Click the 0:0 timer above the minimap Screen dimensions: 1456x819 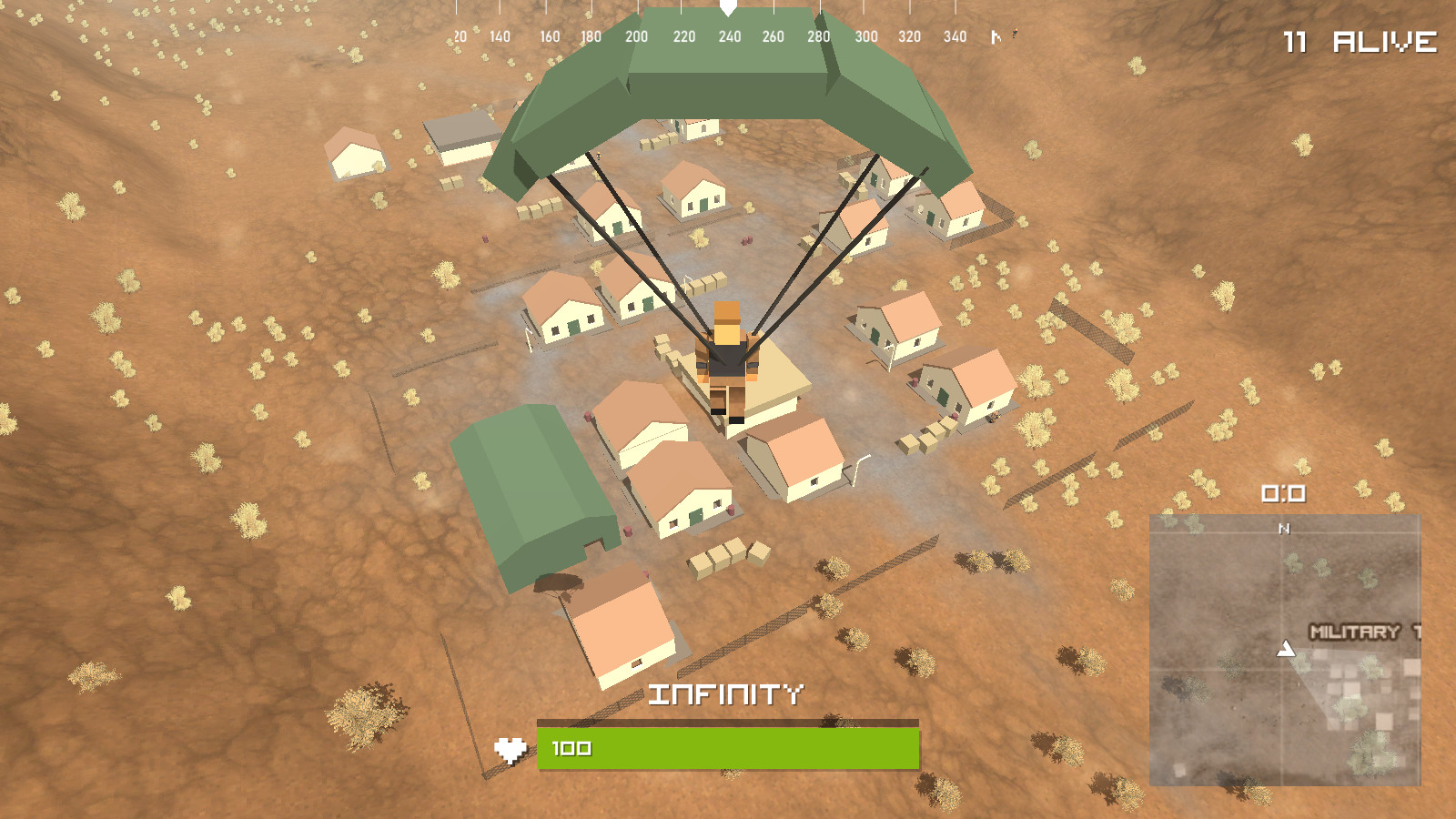coord(1282,491)
